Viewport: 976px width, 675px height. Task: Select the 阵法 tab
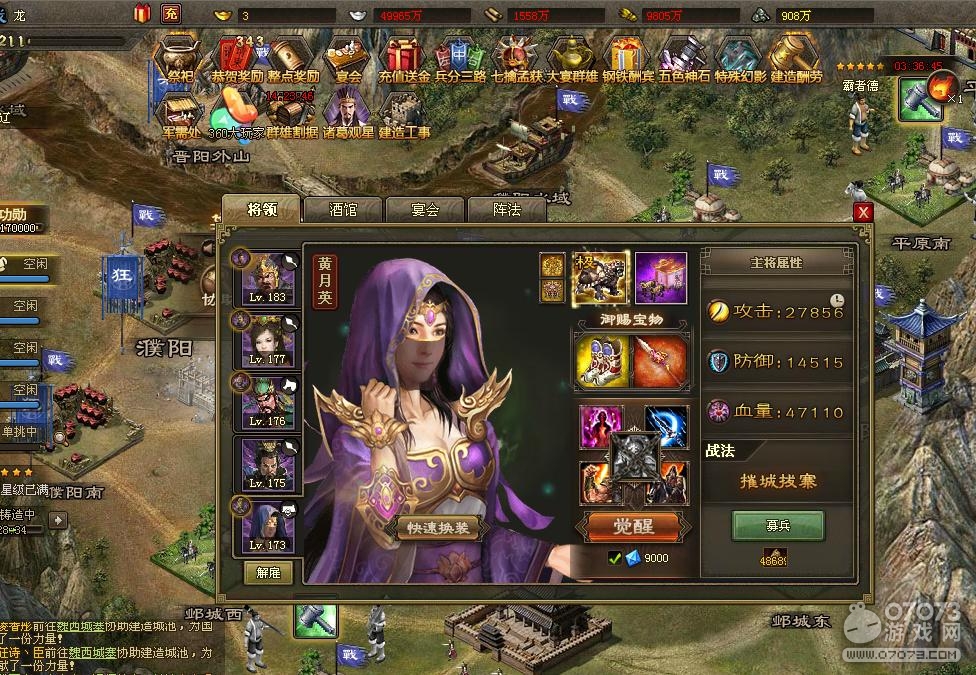[x=507, y=210]
